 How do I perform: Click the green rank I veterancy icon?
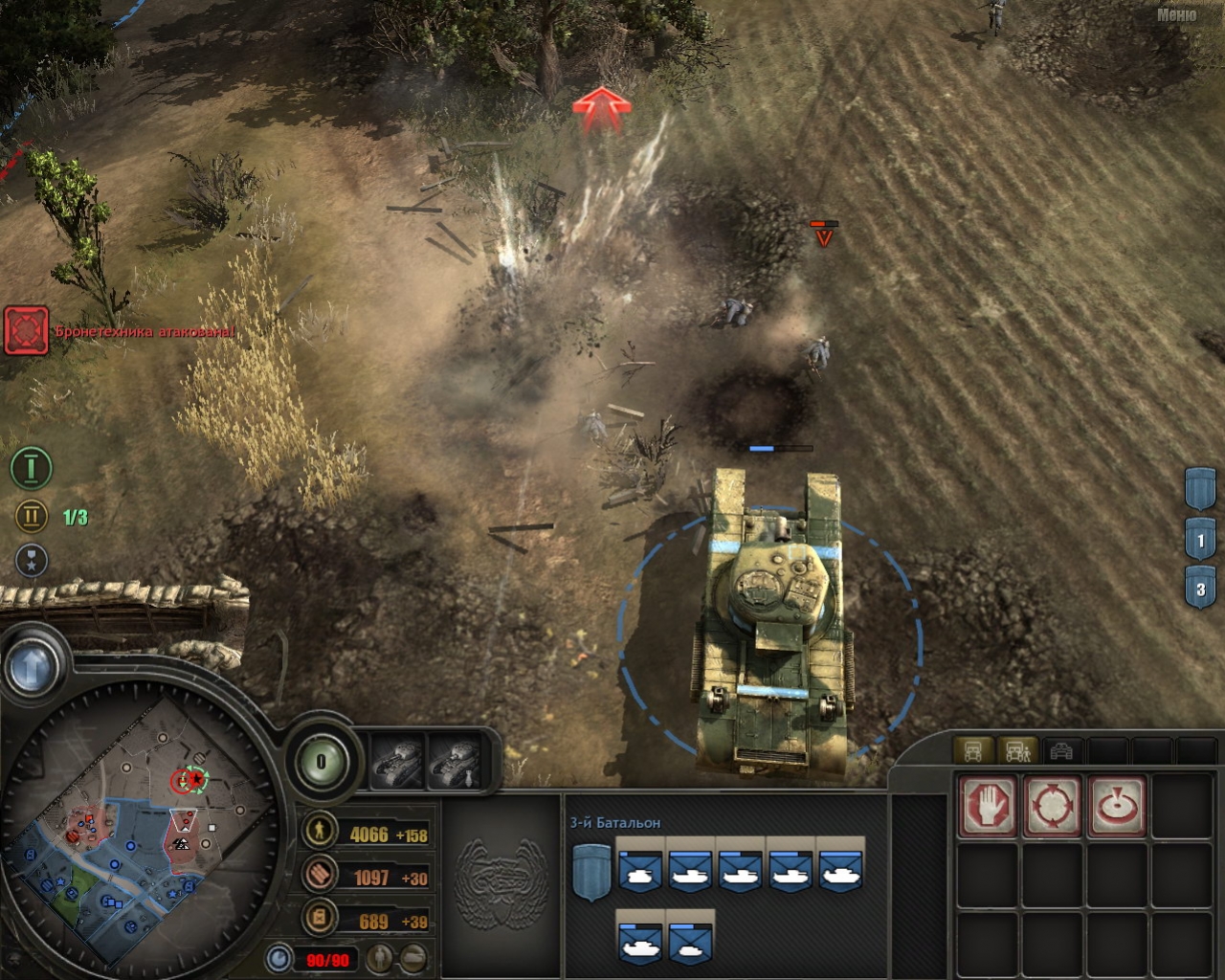(x=32, y=469)
